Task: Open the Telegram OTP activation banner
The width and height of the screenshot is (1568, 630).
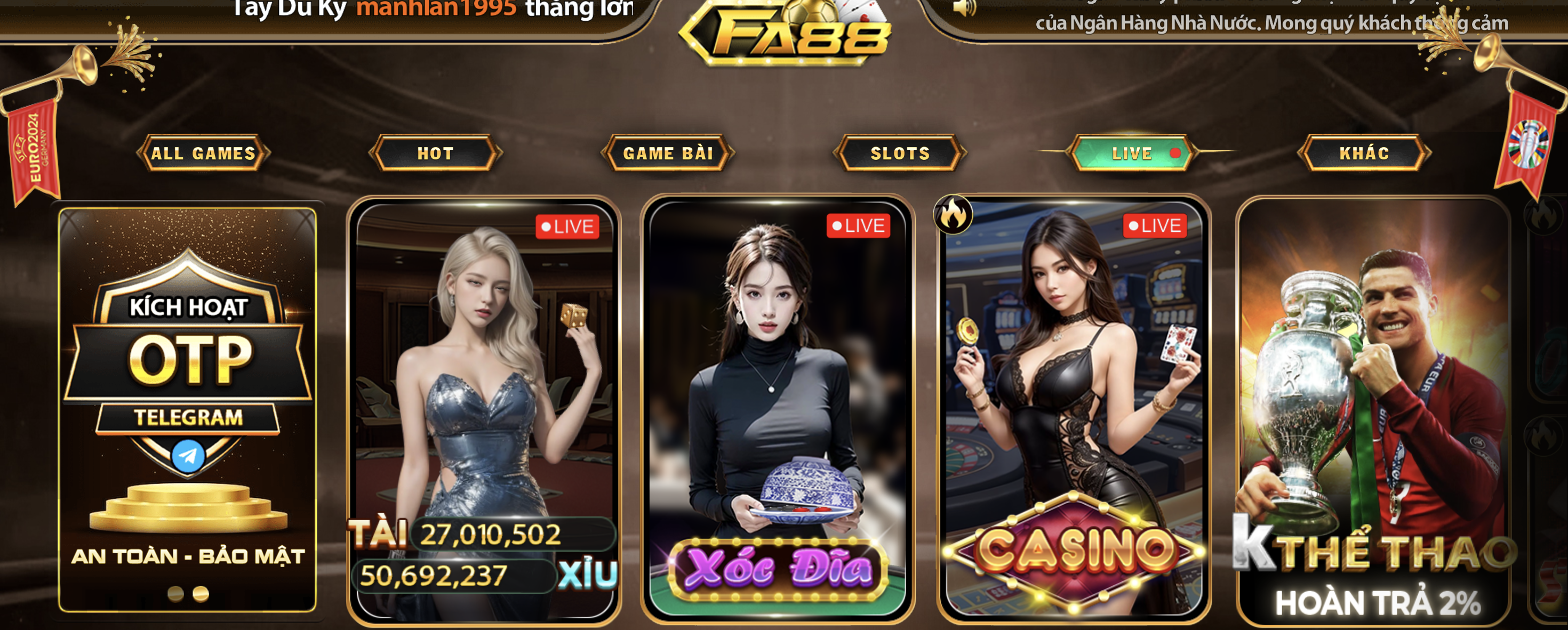Action: (188, 389)
